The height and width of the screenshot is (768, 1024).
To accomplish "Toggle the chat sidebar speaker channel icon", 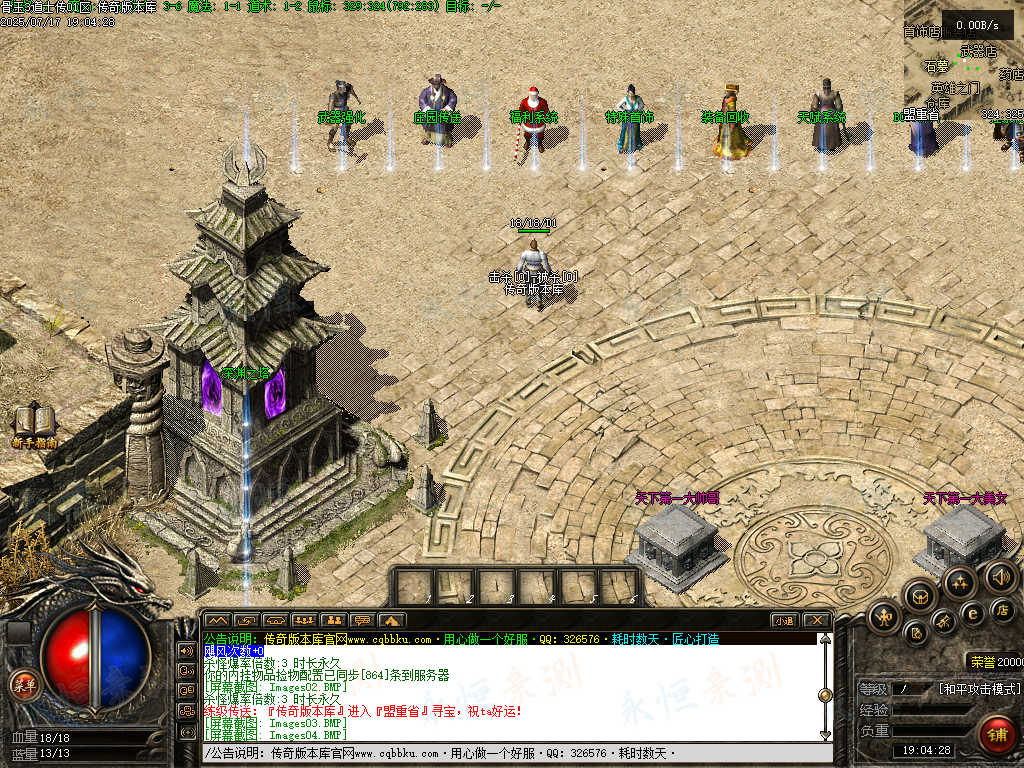I will point(186,650).
